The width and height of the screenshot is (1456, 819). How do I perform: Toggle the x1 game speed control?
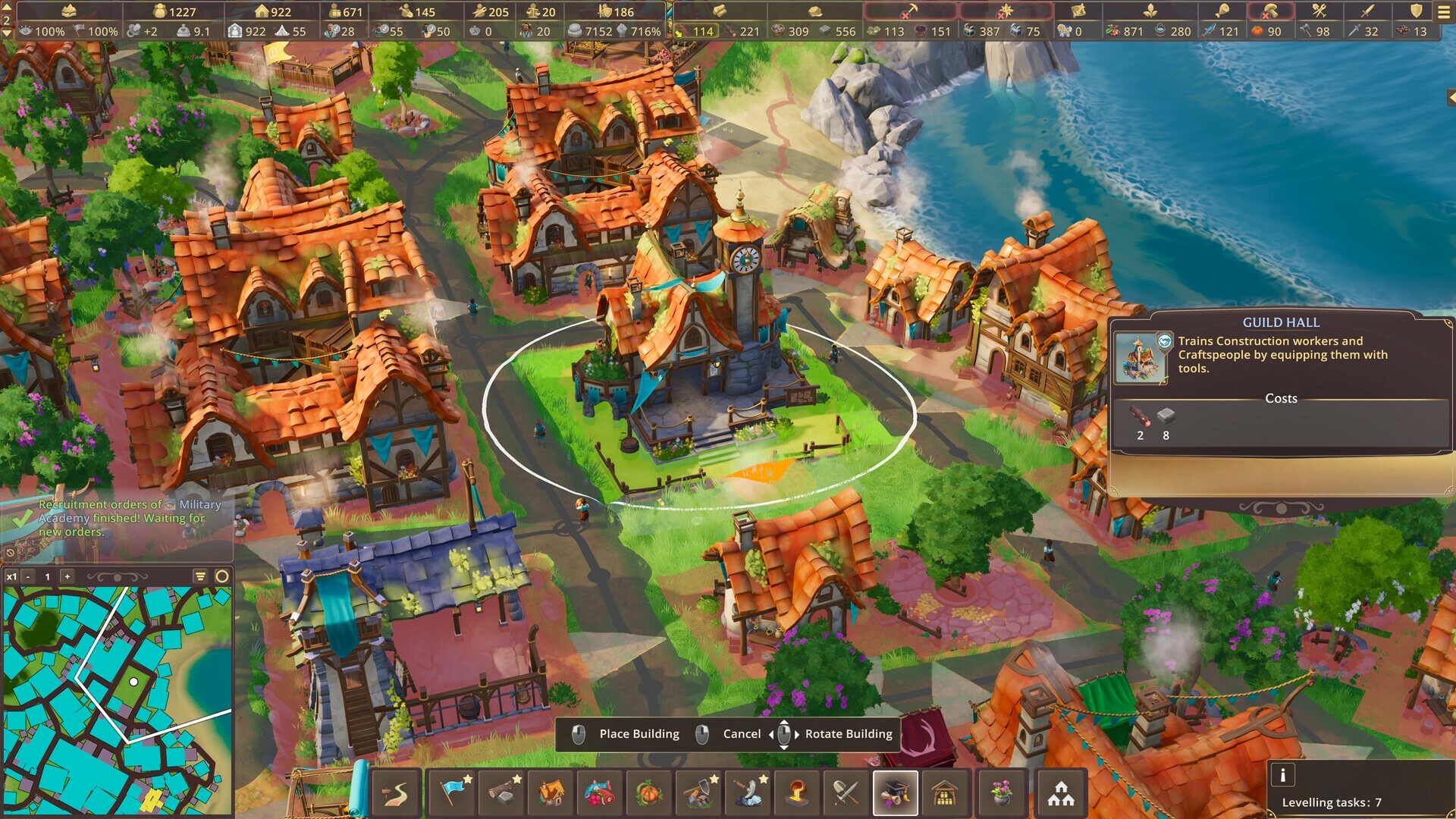tap(11, 576)
